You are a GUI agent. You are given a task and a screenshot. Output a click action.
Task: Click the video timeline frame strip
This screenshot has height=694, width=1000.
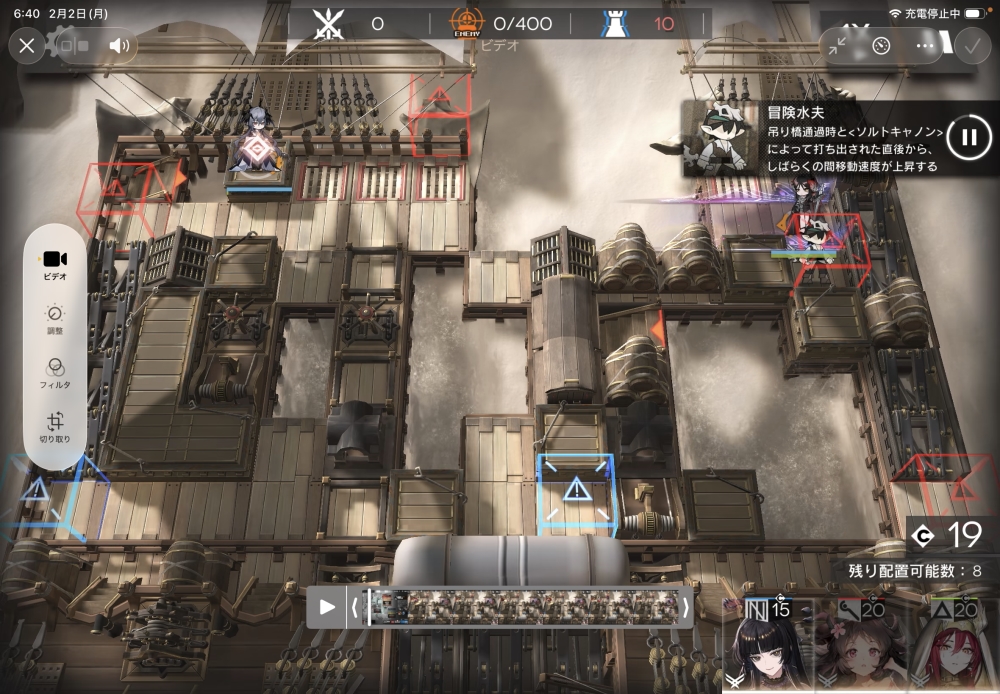pos(520,606)
